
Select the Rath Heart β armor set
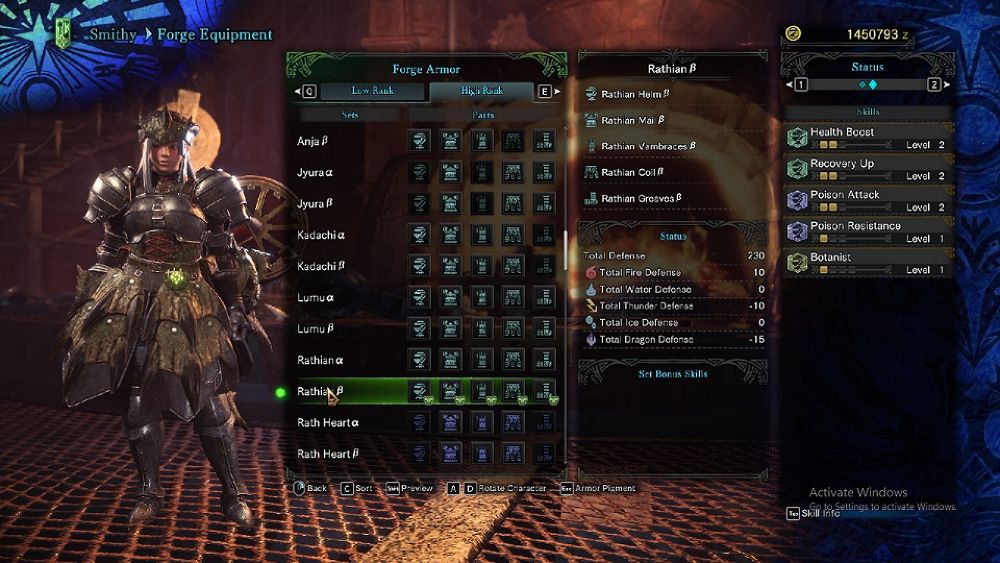[328, 454]
